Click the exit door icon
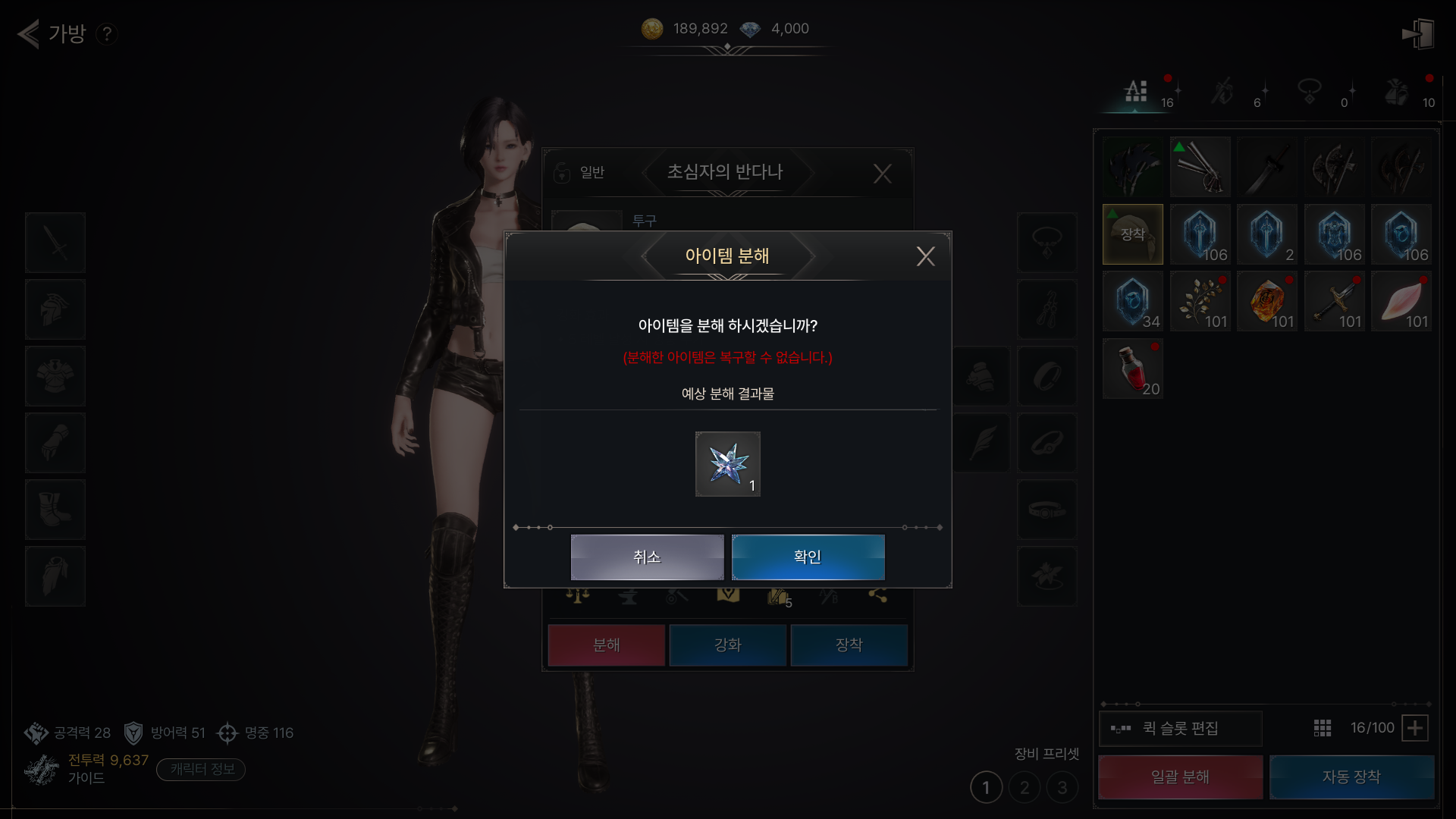The image size is (1456, 819). point(1418,34)
